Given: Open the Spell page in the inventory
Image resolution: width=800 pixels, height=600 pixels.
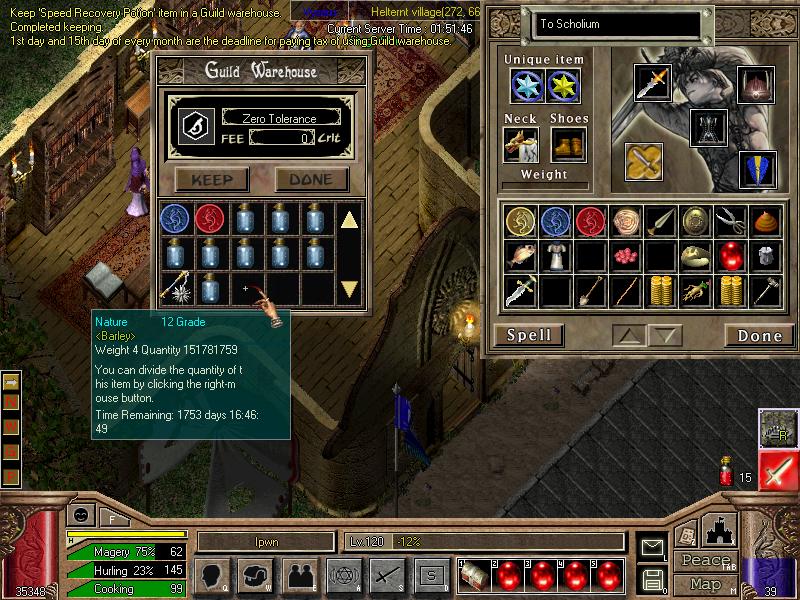Looking at the screenshot, I should click(x=529, y=335).
